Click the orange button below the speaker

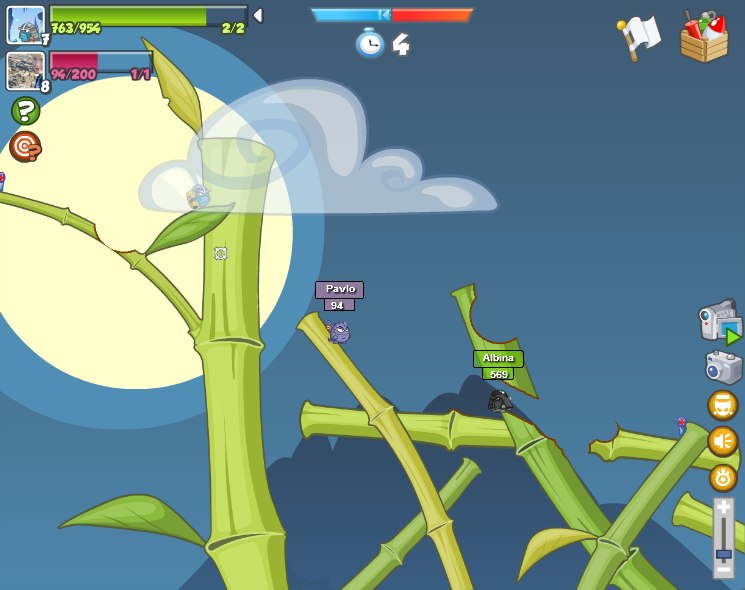coord(723,477)
